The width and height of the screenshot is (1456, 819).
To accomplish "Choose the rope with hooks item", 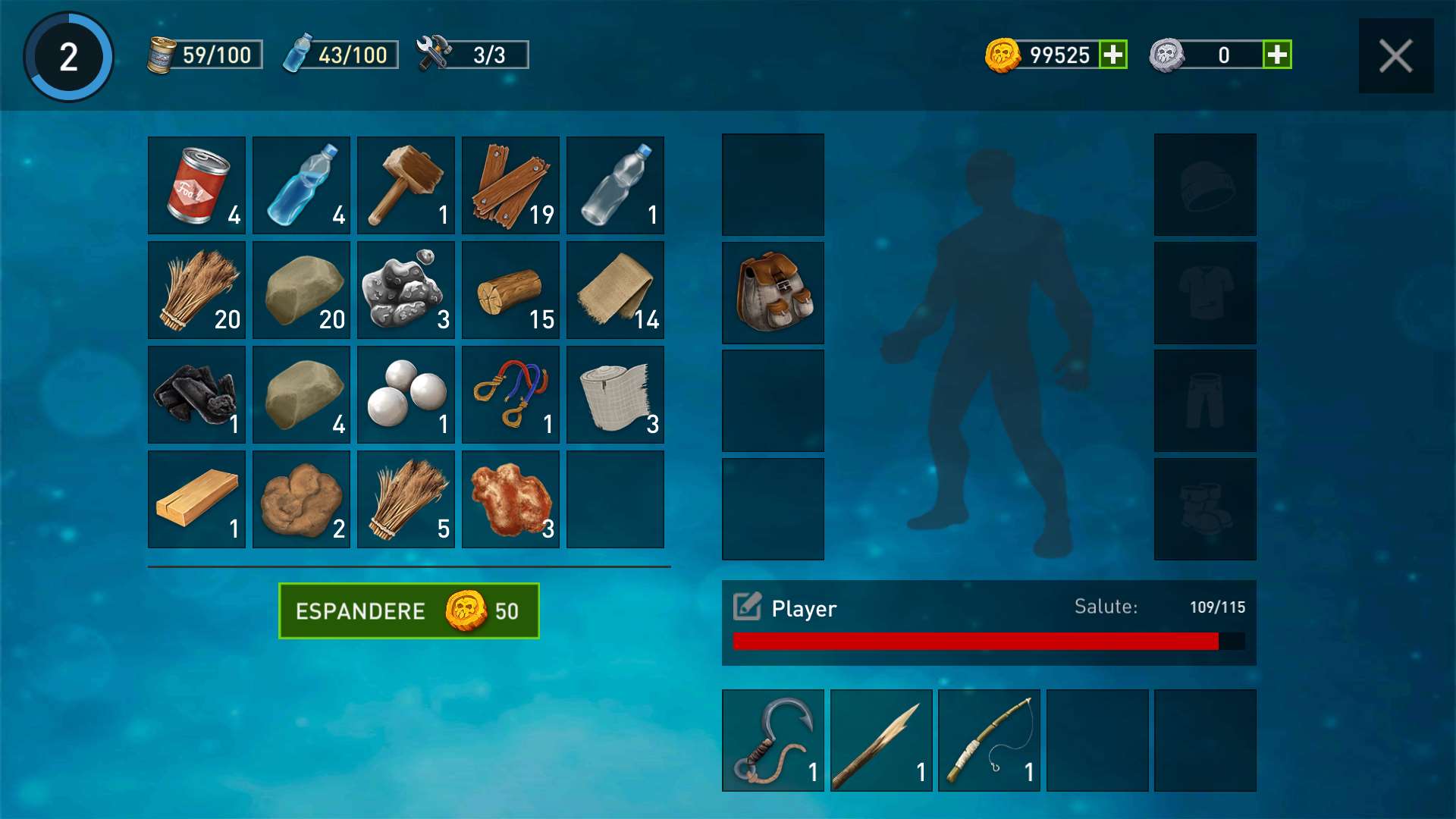I will click(x=510, y=394).
